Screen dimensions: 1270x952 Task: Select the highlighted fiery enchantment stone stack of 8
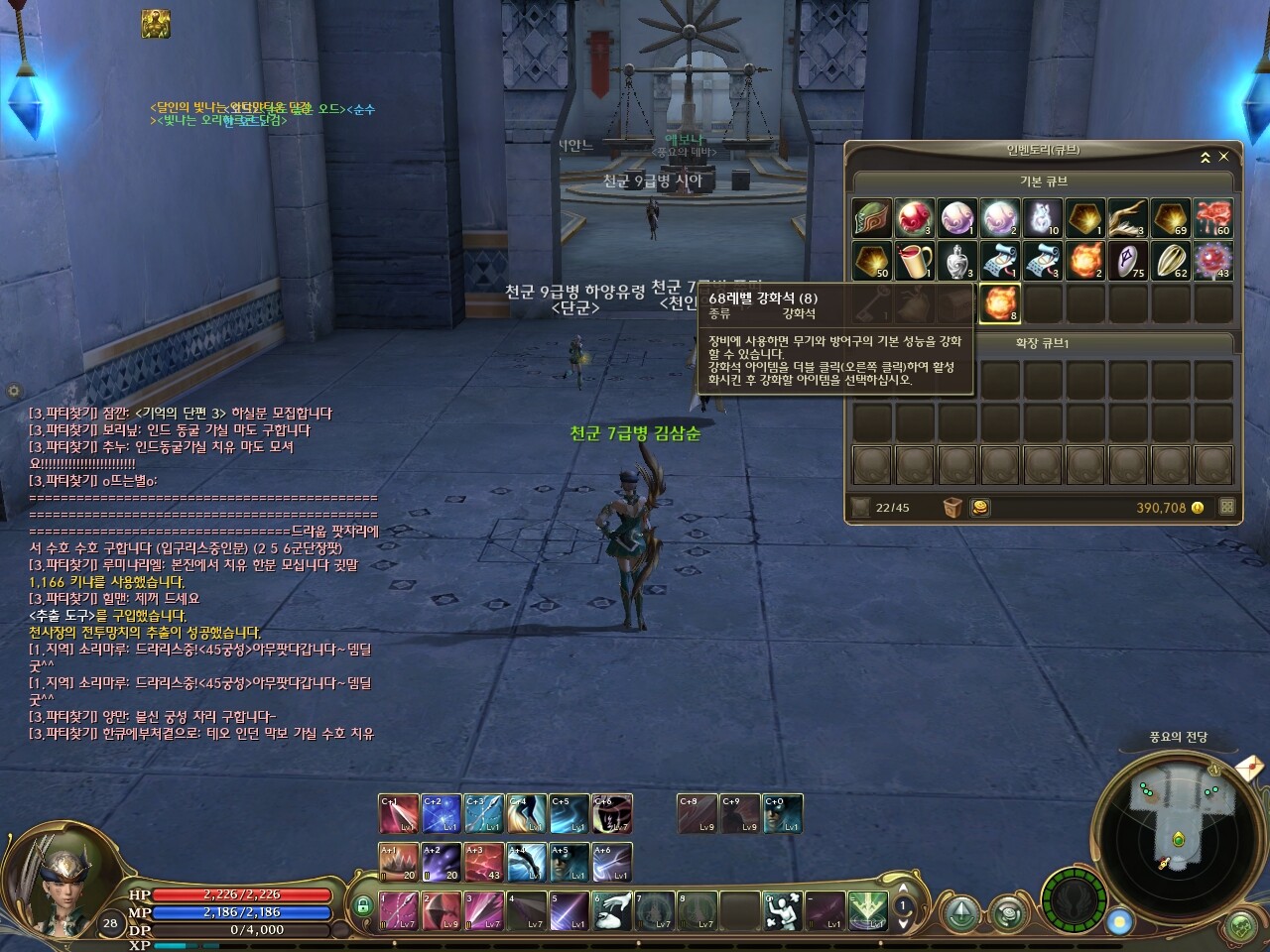click(x=1000, y=303)
